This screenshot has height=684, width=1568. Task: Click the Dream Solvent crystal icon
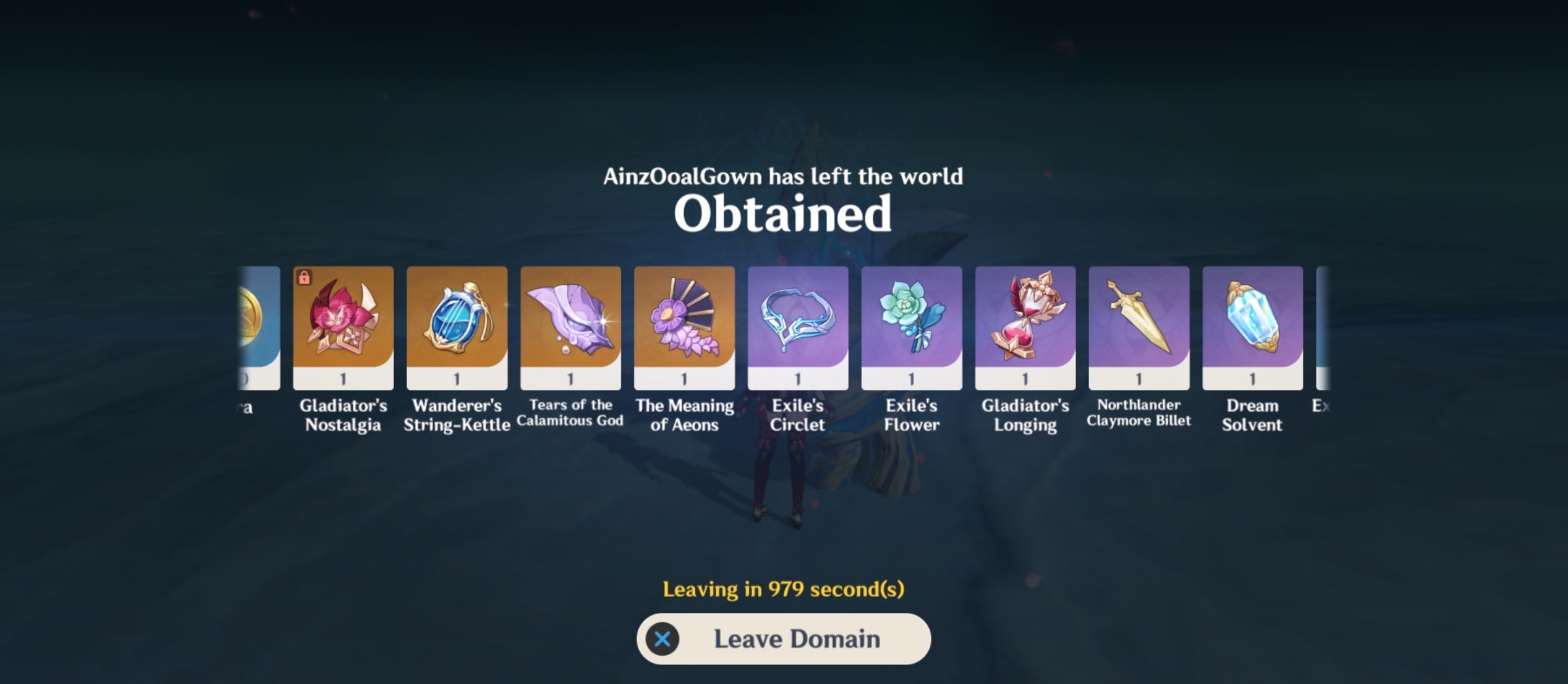click(1252, 325)
